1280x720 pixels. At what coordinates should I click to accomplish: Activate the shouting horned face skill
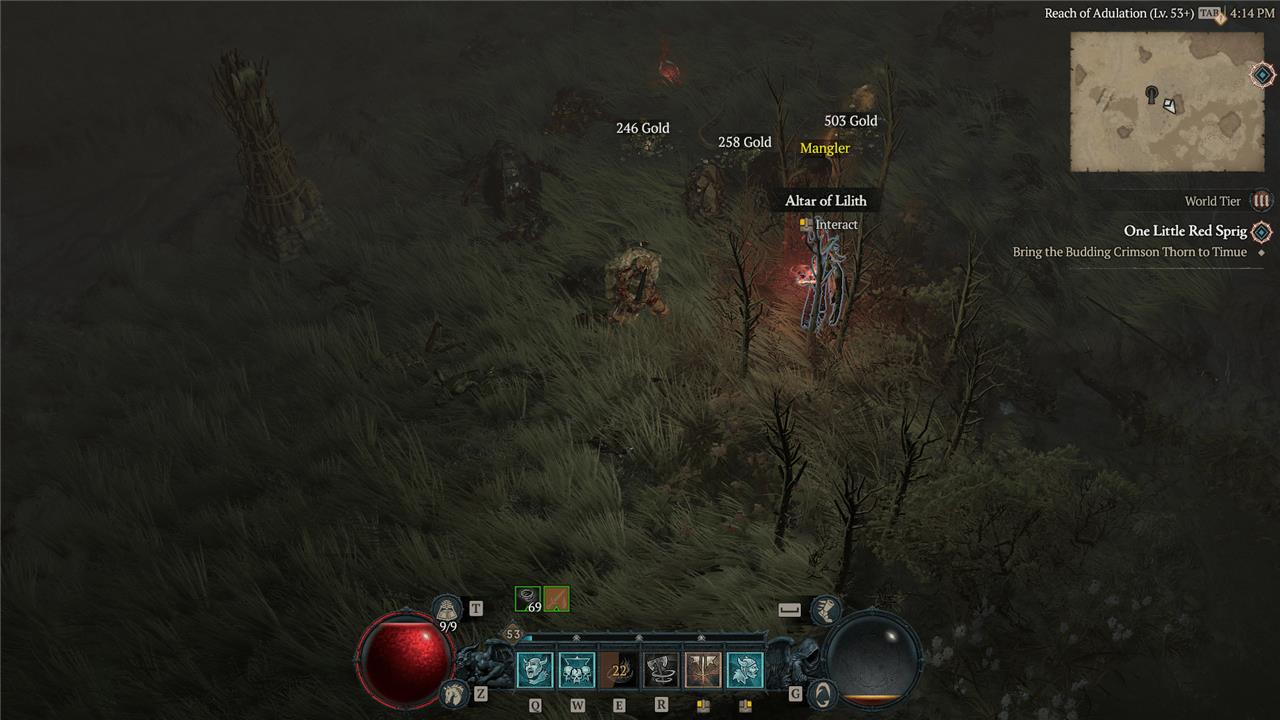coord(535,670)
